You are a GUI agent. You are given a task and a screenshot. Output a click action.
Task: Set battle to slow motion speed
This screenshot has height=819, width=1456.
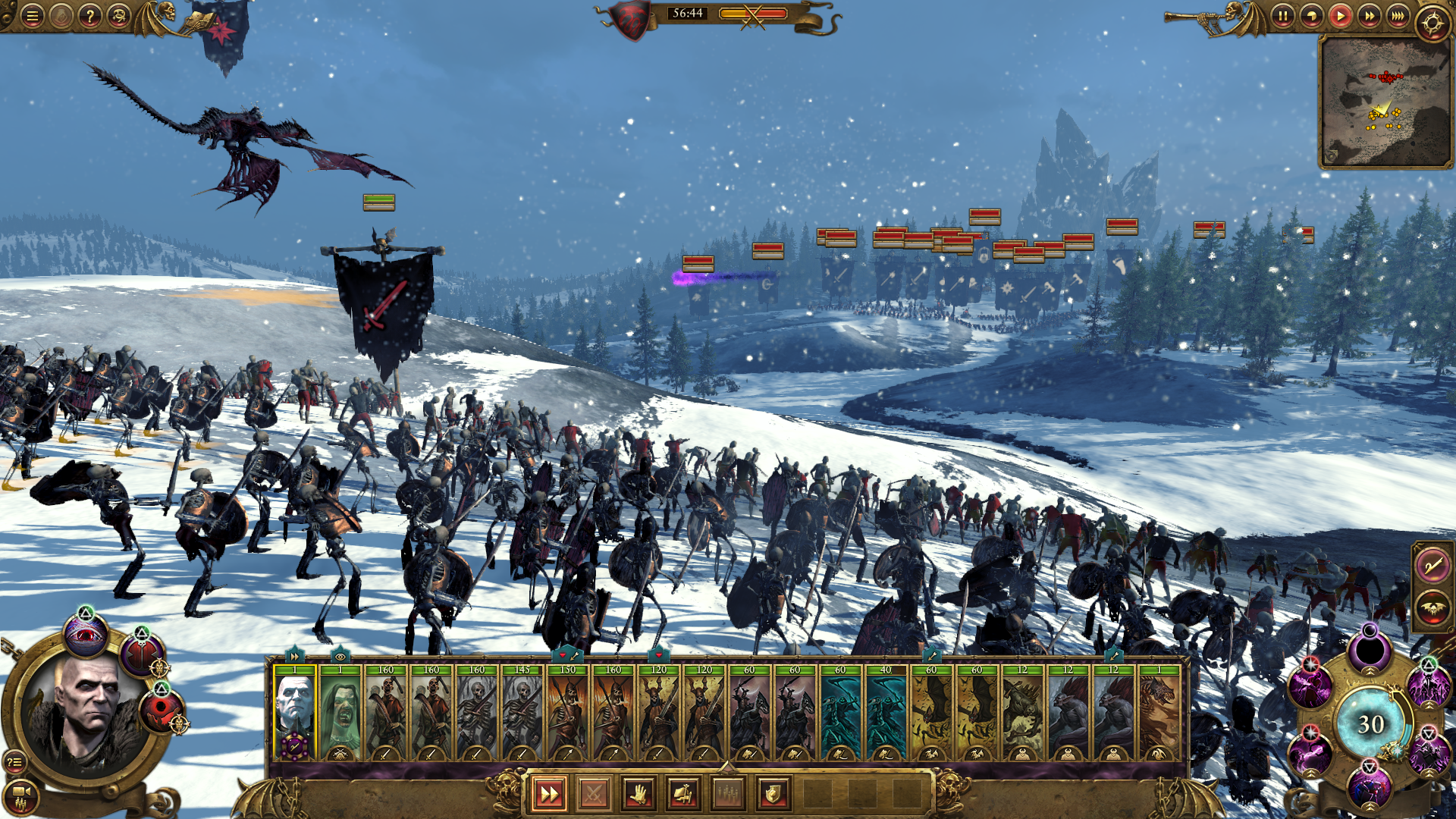coord(1311,16)
